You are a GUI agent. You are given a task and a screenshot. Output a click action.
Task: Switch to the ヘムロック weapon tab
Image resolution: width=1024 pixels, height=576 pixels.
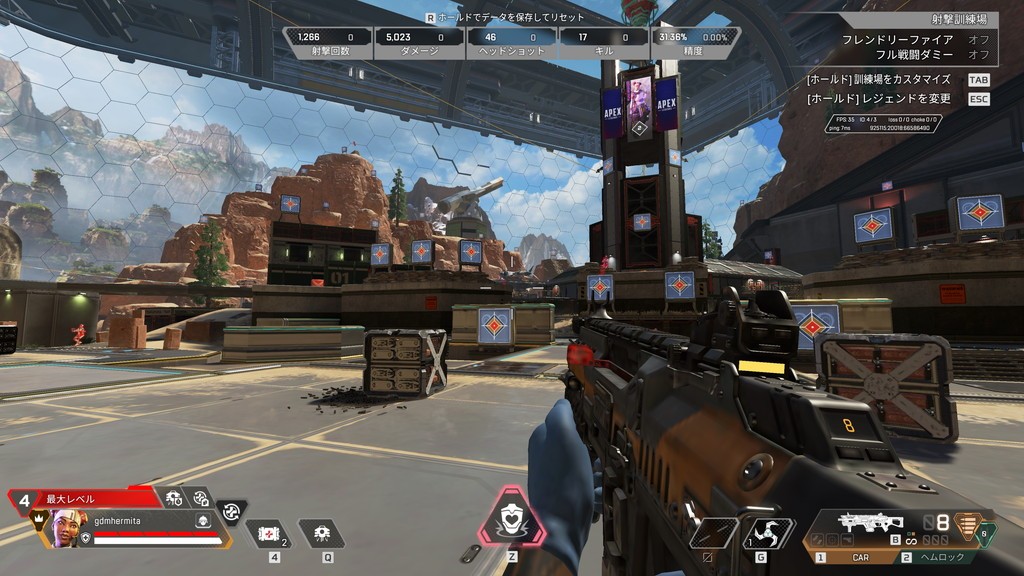coord(937,557)
